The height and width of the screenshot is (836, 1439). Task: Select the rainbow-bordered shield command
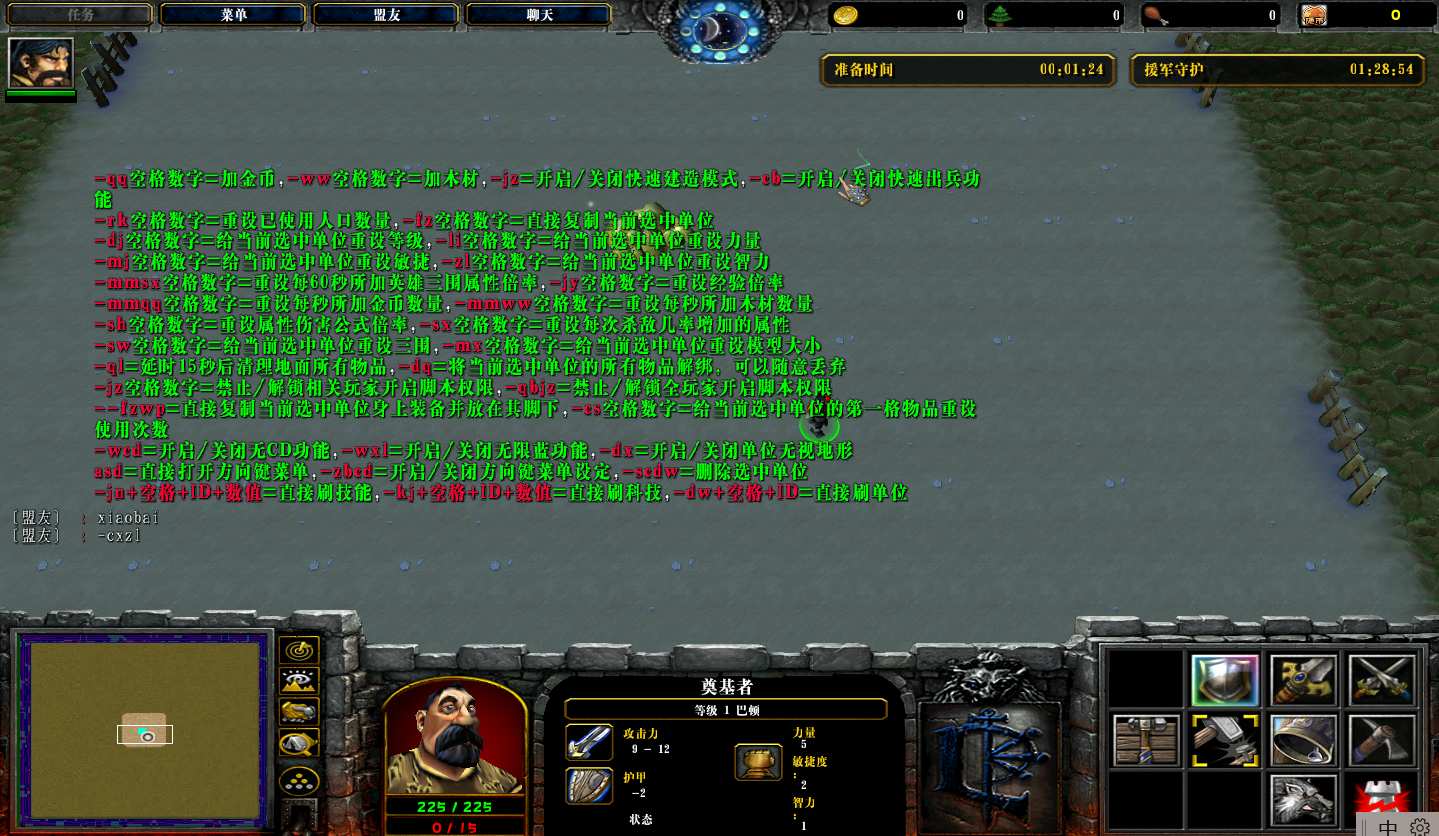point(1225,681)
